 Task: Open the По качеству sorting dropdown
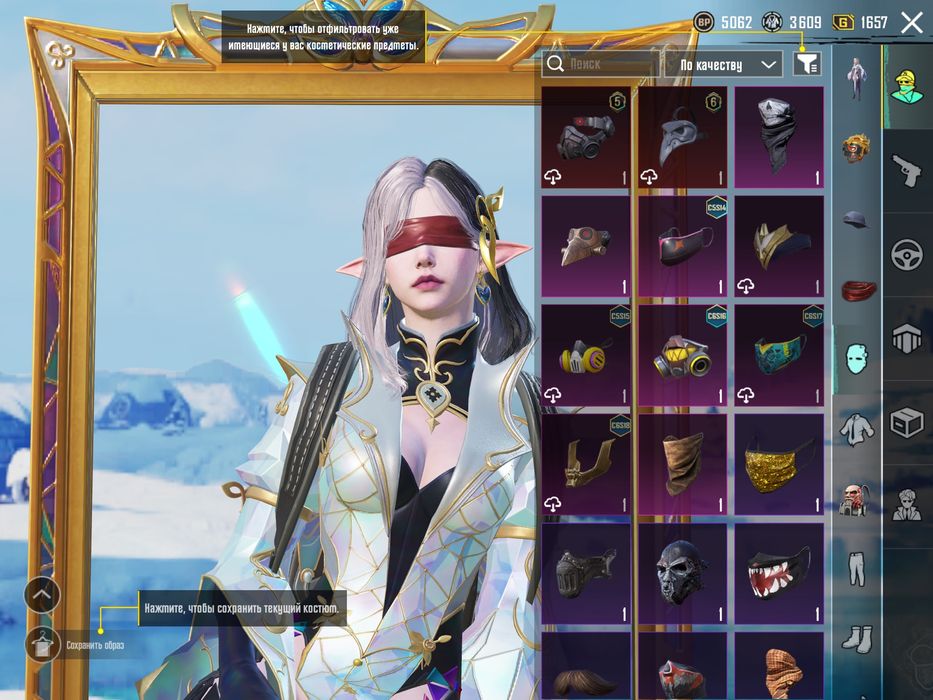tap(723, 65)
